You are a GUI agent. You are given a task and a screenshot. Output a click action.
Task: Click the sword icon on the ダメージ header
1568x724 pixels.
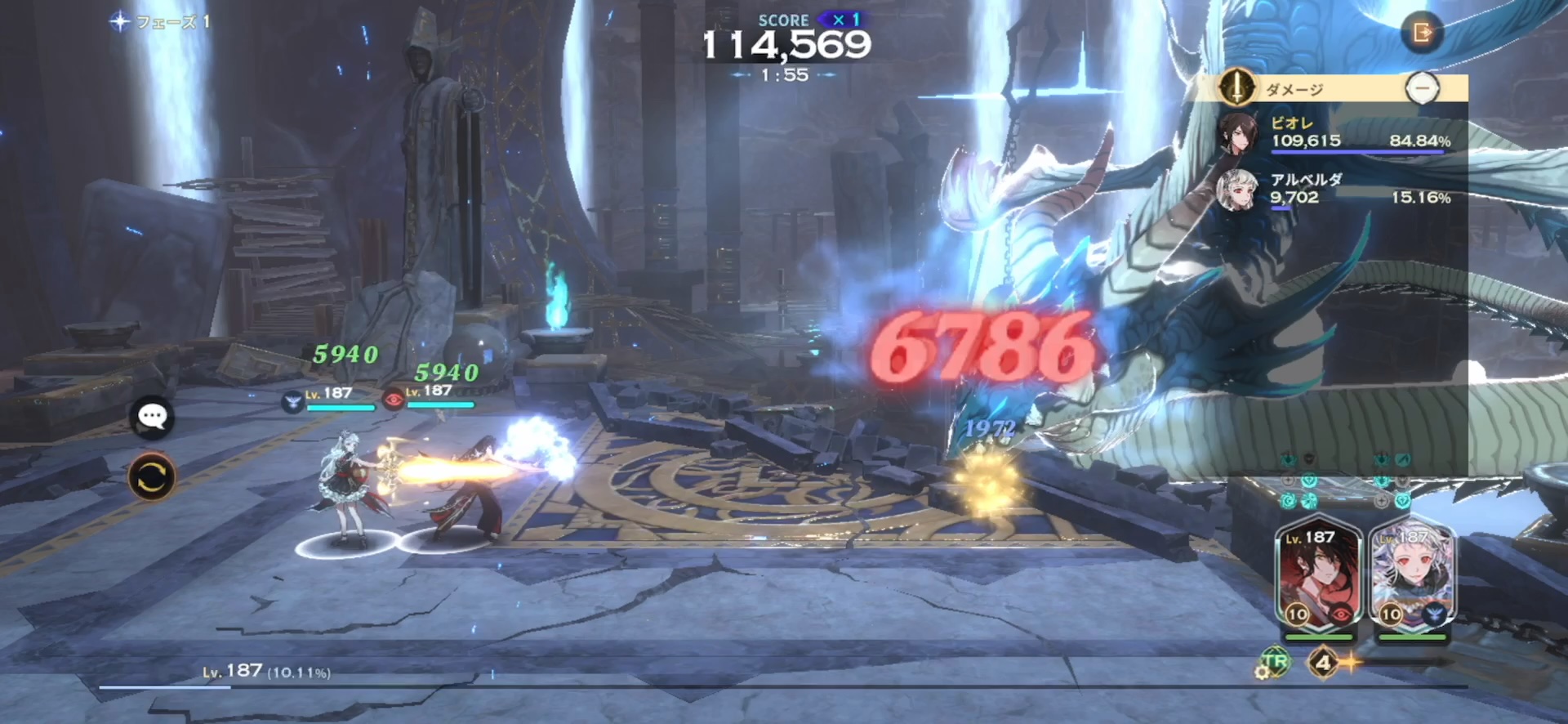1236,87
